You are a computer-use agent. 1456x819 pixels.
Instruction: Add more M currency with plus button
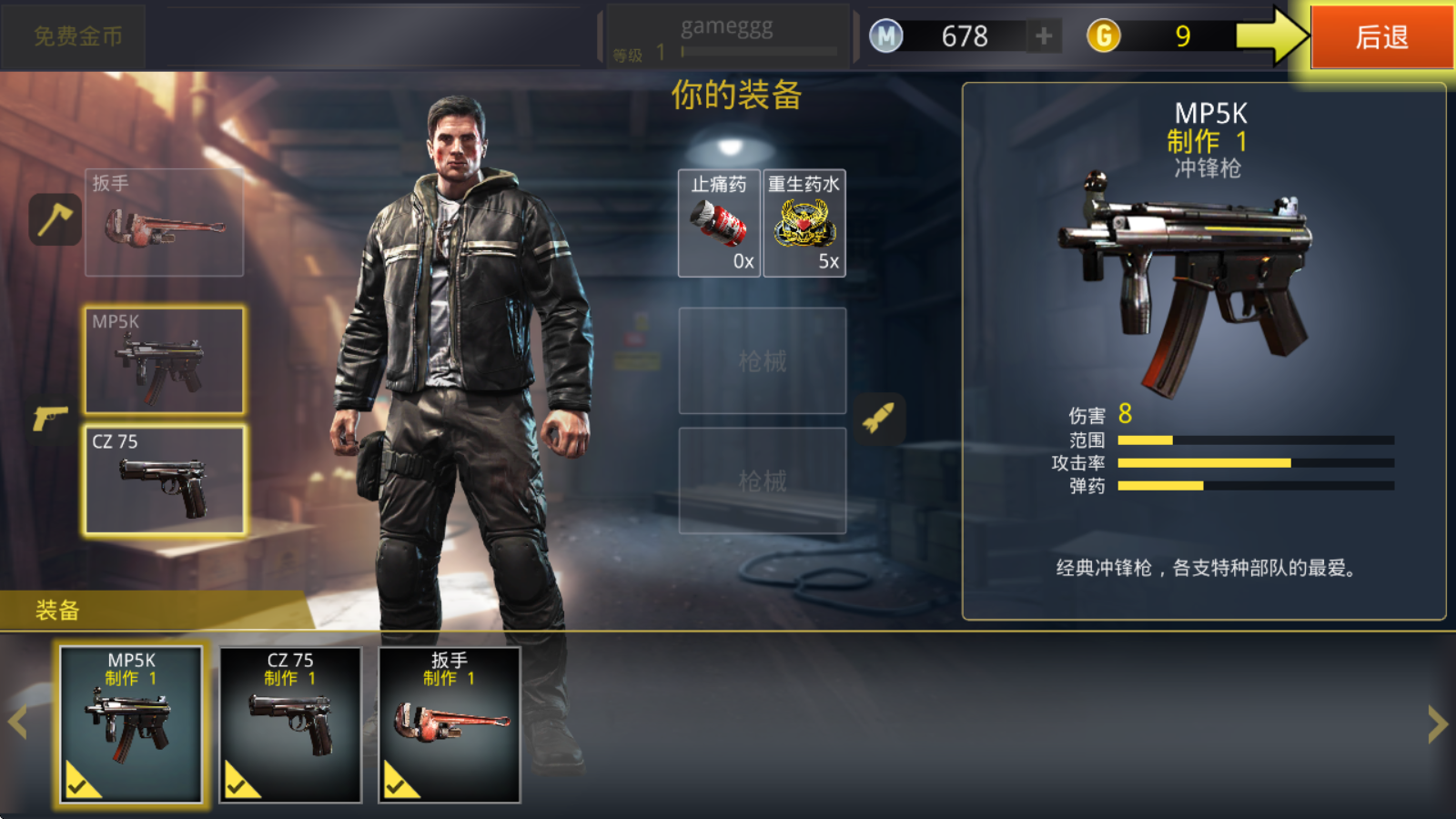(x=1044, y=36)
